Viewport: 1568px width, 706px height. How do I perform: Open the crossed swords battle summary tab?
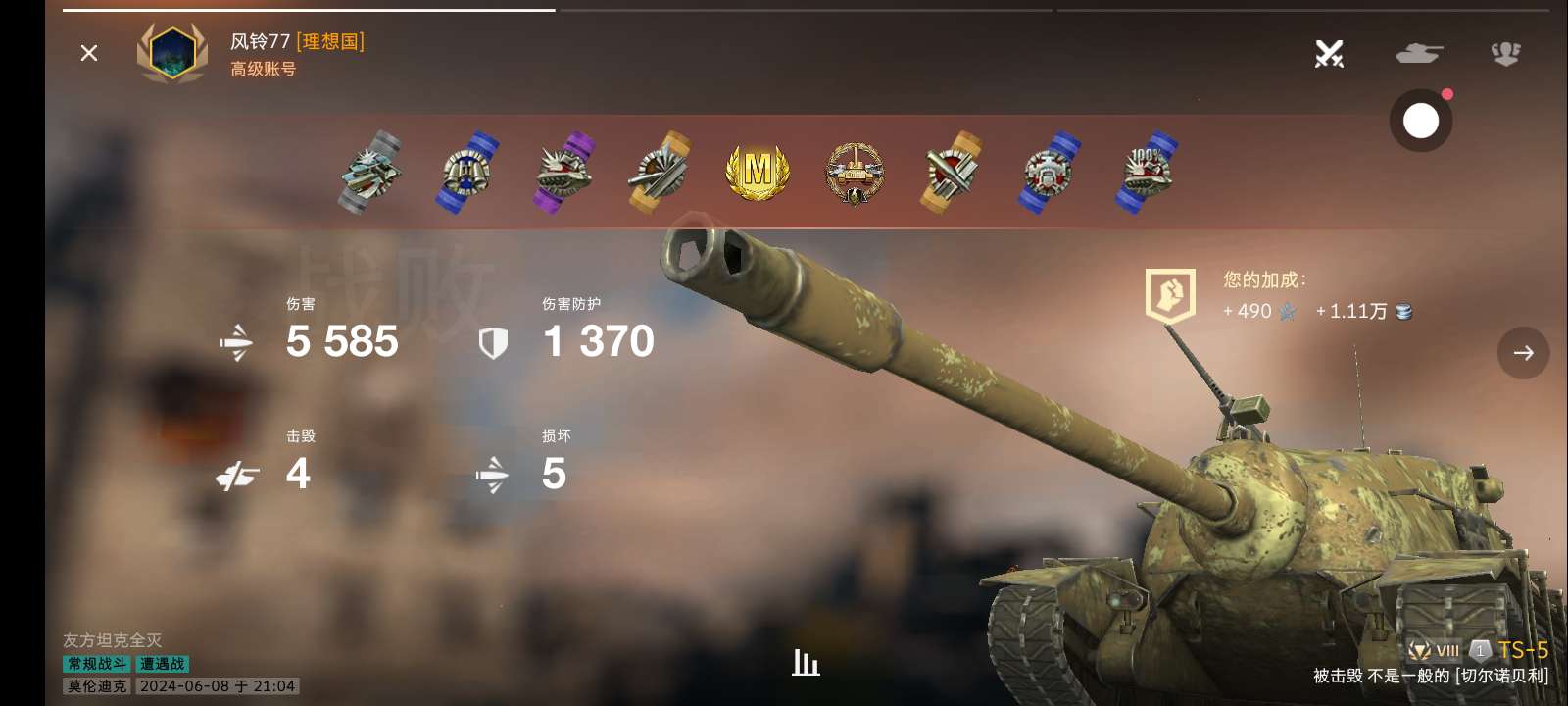coord(1329,53)
